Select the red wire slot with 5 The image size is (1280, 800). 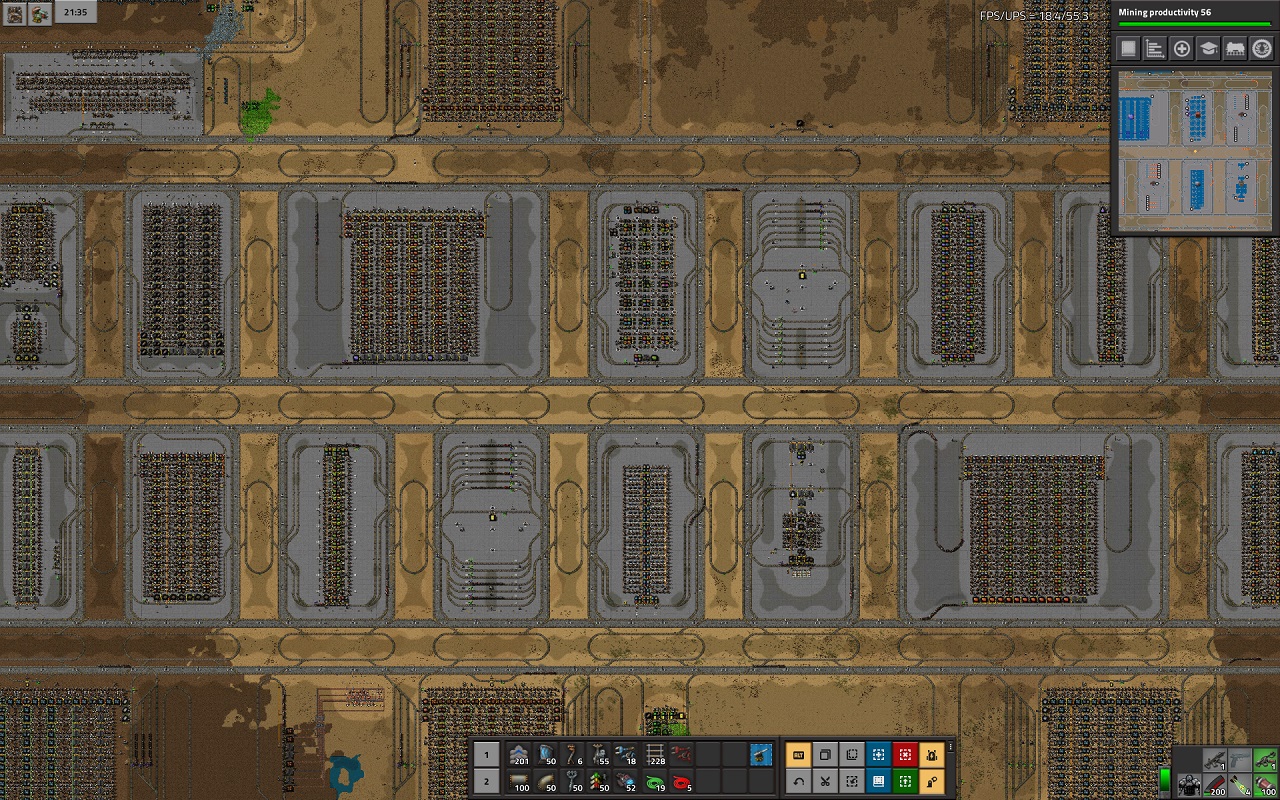coord(682,782)
